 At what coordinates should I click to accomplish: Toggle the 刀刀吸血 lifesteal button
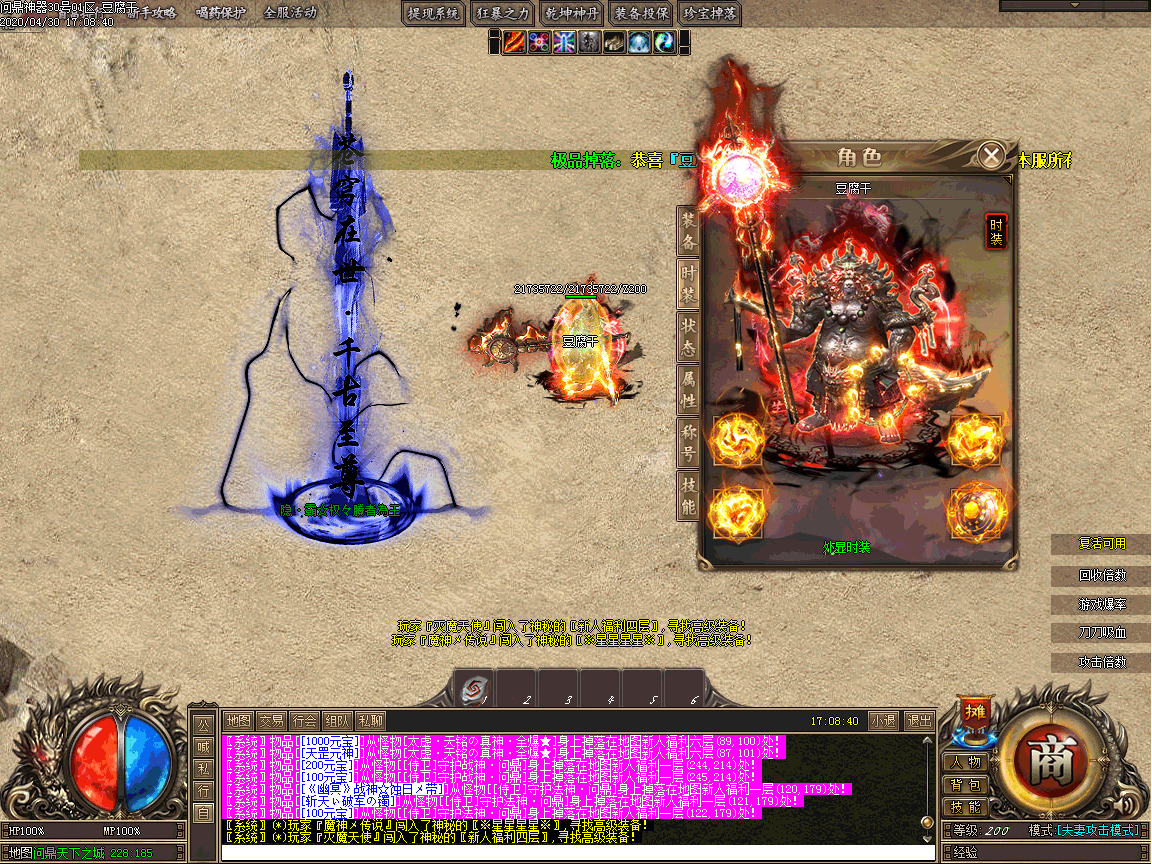pos(1102,633)
